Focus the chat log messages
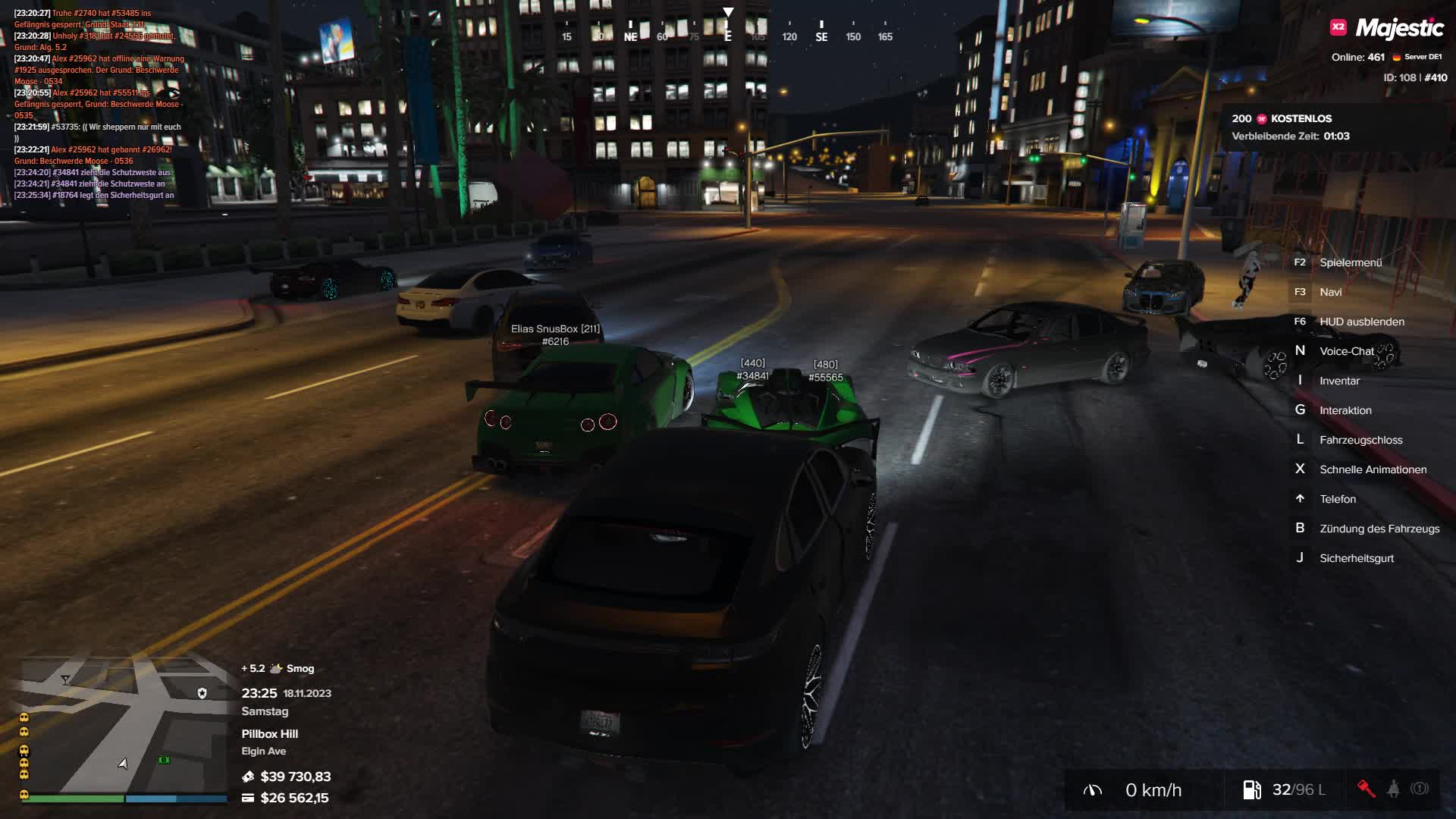Viewport: 1456px width, 819px height. [99, 104]
